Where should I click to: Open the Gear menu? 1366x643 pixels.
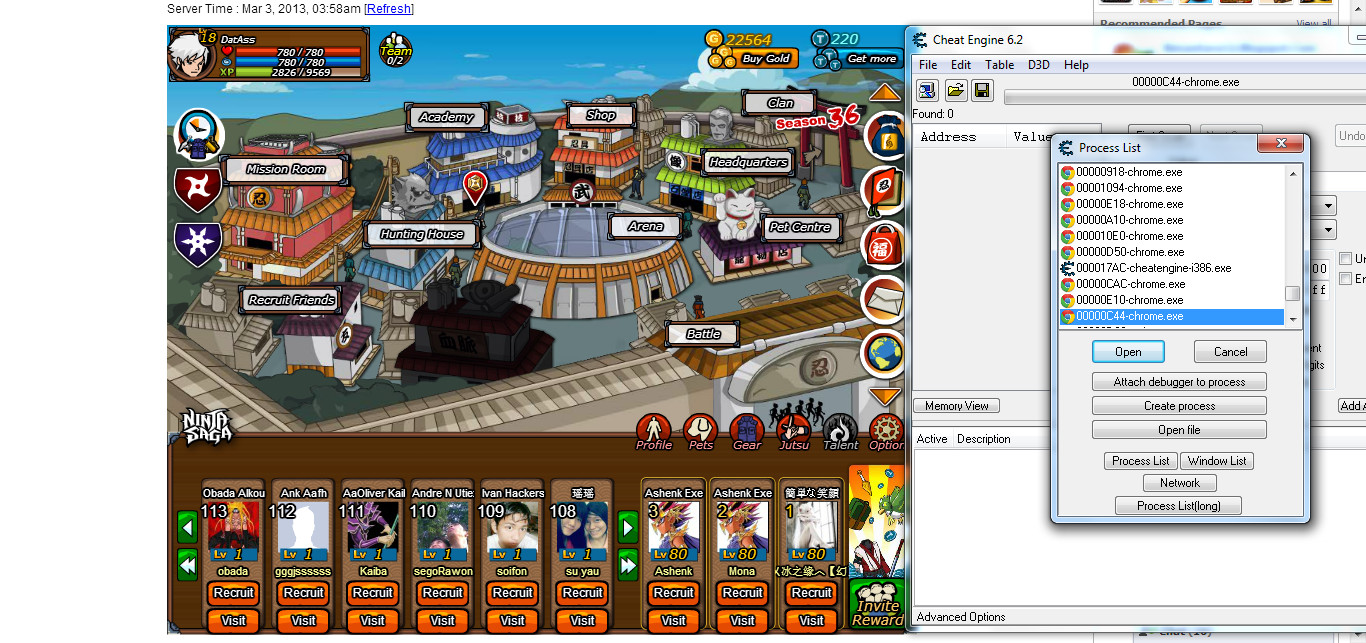747,431
